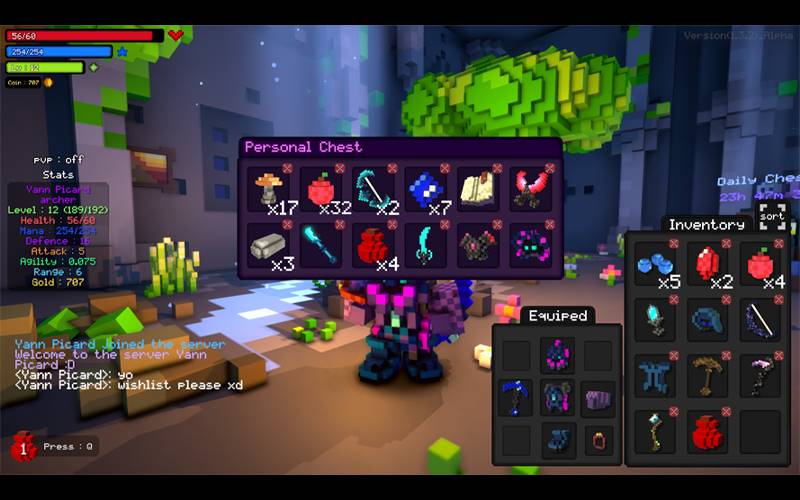Sort the inventory with the sort button

click(771, 215)
